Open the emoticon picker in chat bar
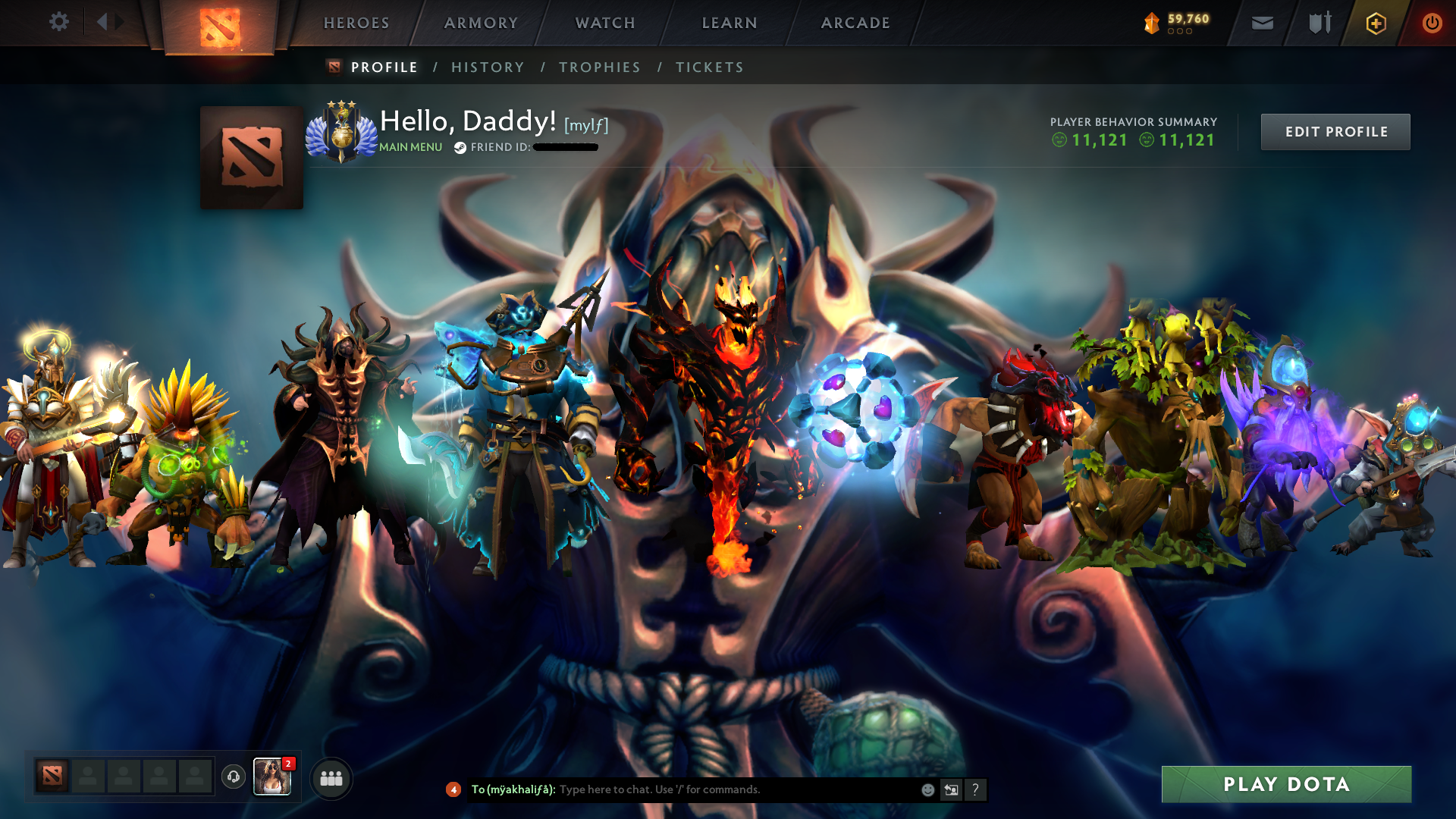Viewport: 1456px width, 819px height. (927, 789)
